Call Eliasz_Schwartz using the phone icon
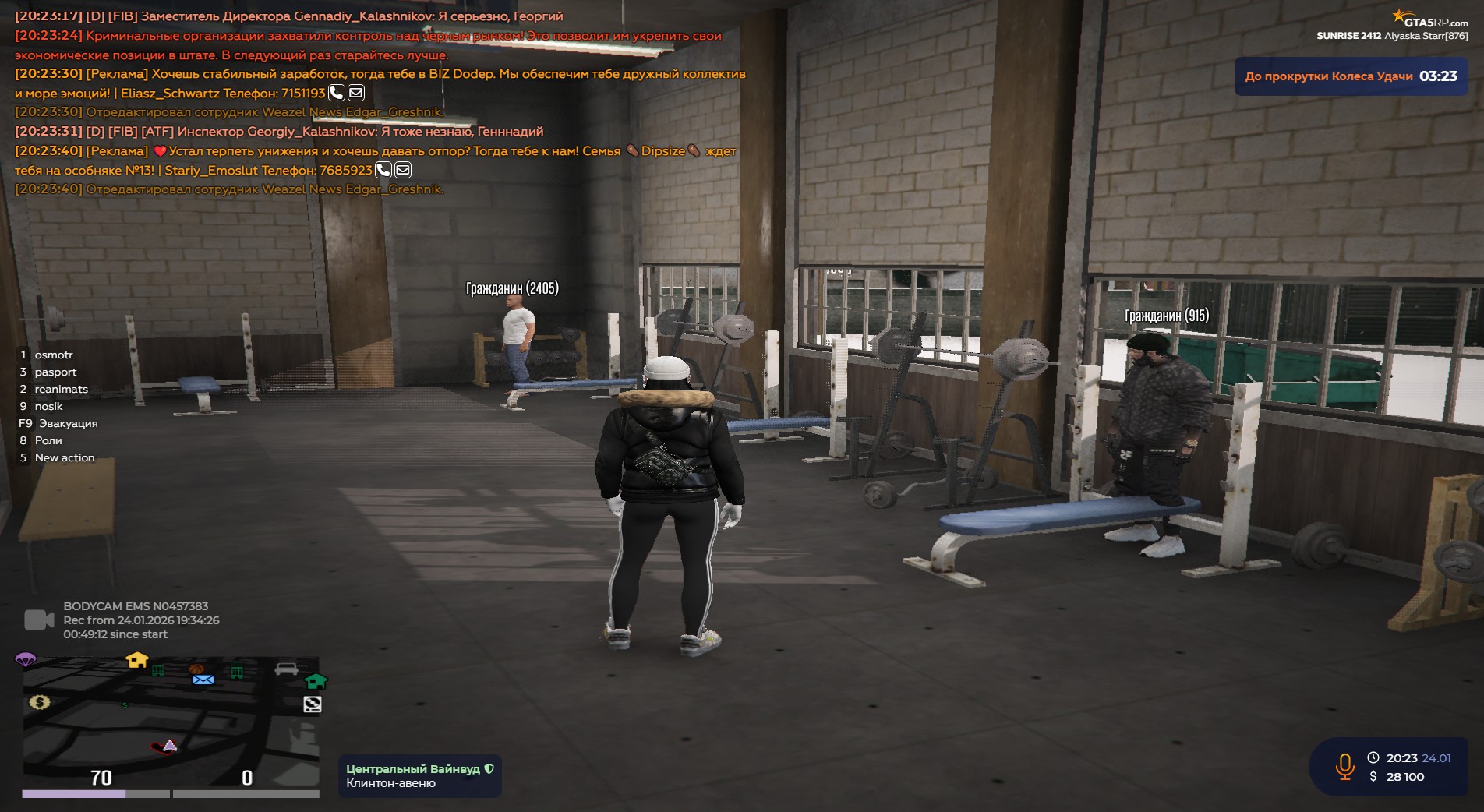The width and height of the screenshot is (1484, 812). (337, 94)
